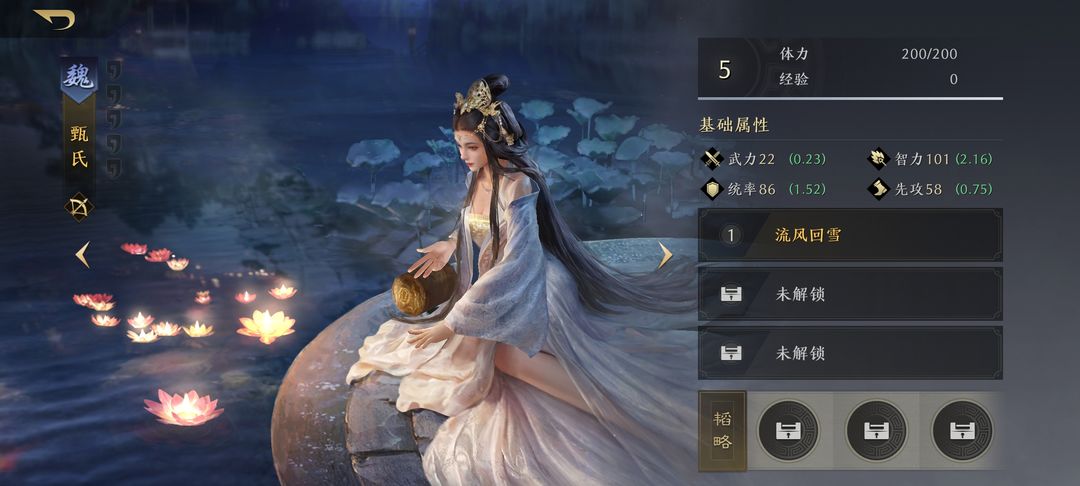
Task: Select the bow troop-type icon under 甄氏
Action: [78, 207]
